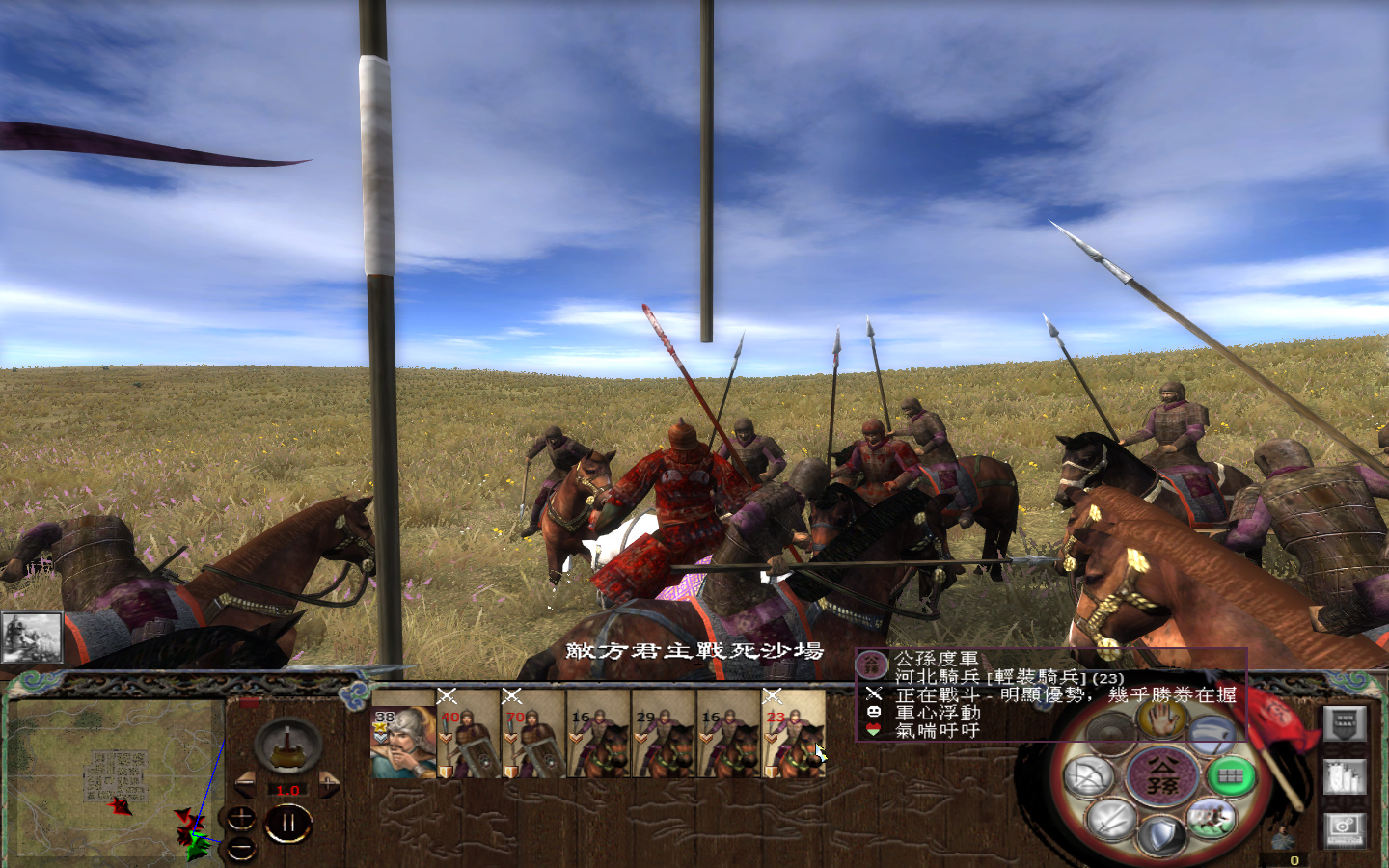
Task: Click the hourglass battle timer icon
Action: click(287, 745)
